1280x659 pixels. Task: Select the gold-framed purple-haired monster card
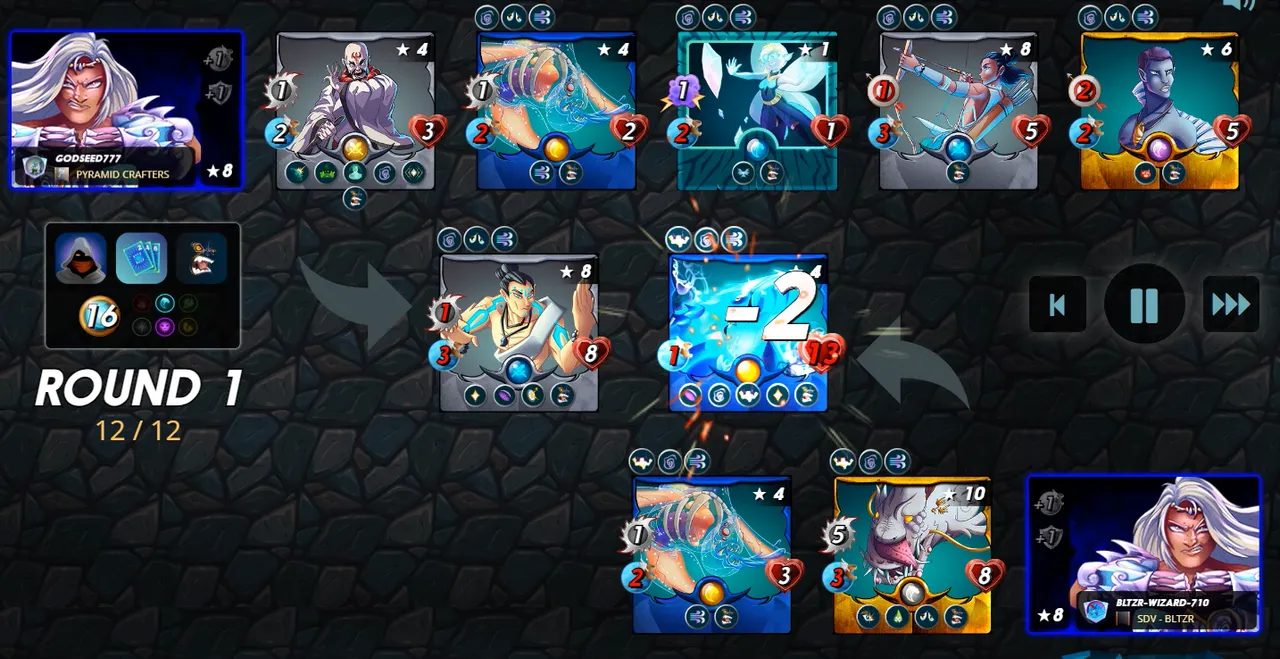pos(1159,110)
